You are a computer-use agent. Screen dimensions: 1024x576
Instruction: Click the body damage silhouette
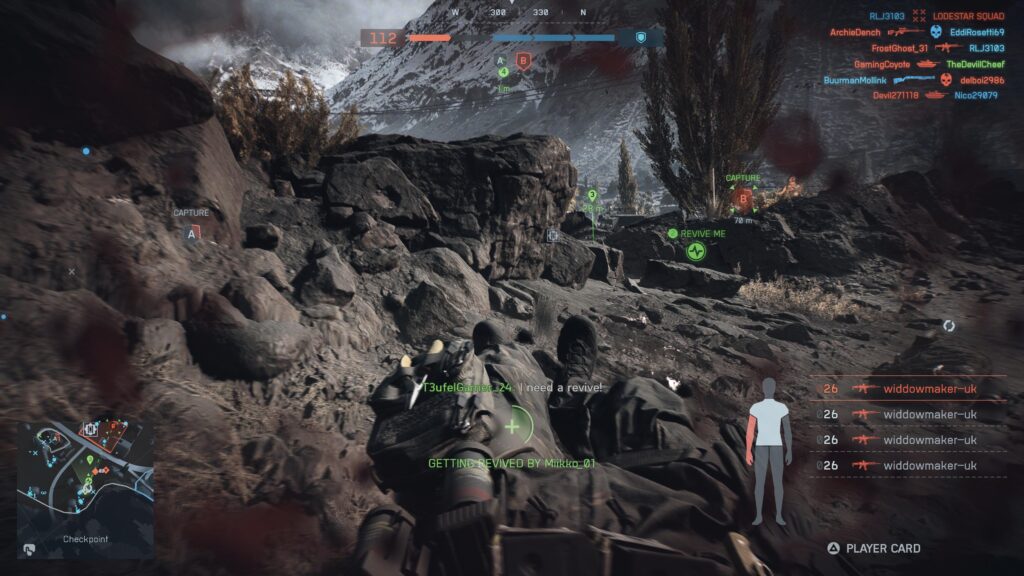[768, 451]
